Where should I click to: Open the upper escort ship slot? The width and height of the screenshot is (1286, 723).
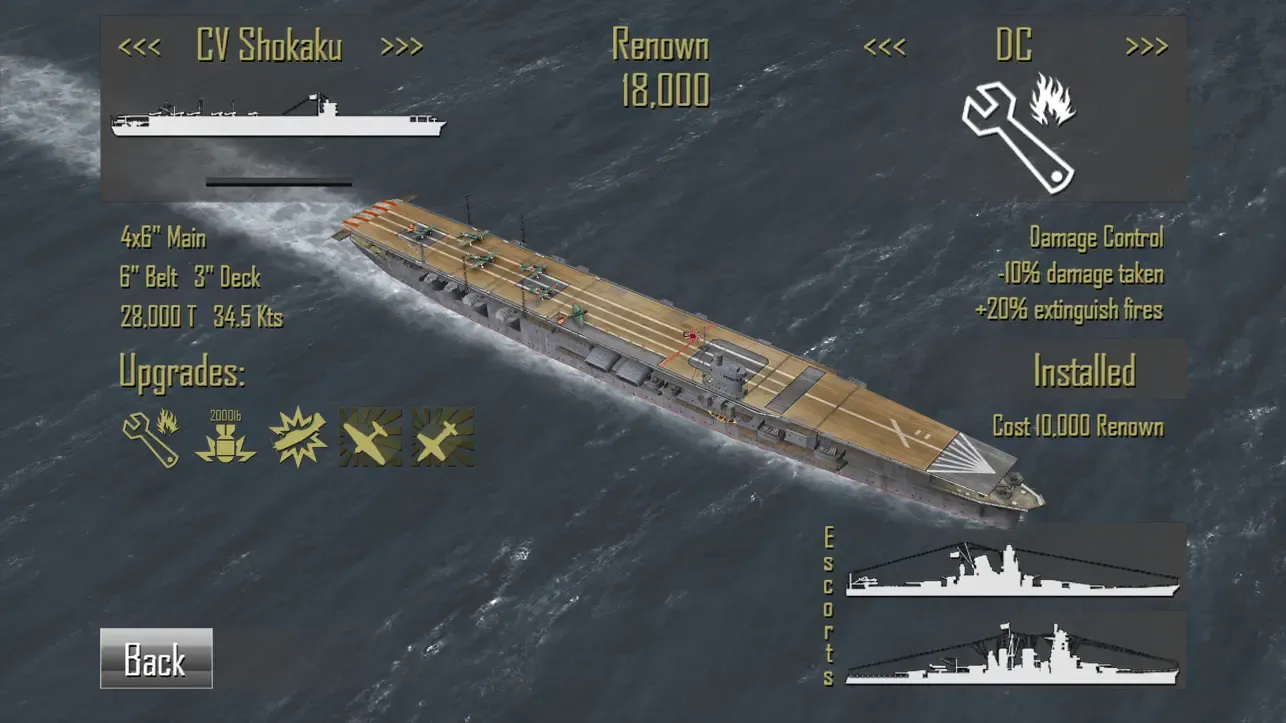tap(1014, 567)
